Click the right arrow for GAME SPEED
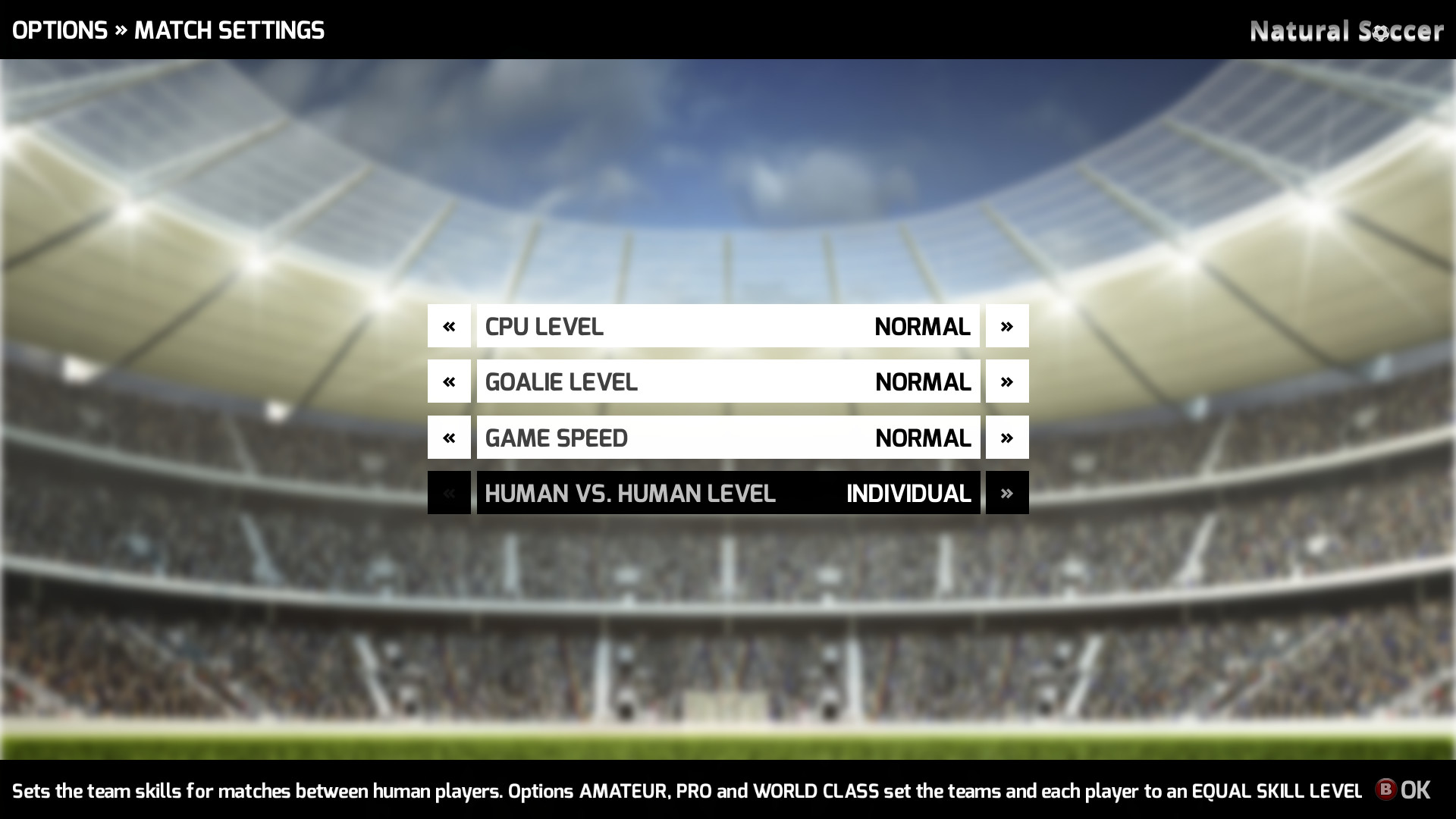1456x819 pixels. pyautogui.click(x=1007, y=437)
